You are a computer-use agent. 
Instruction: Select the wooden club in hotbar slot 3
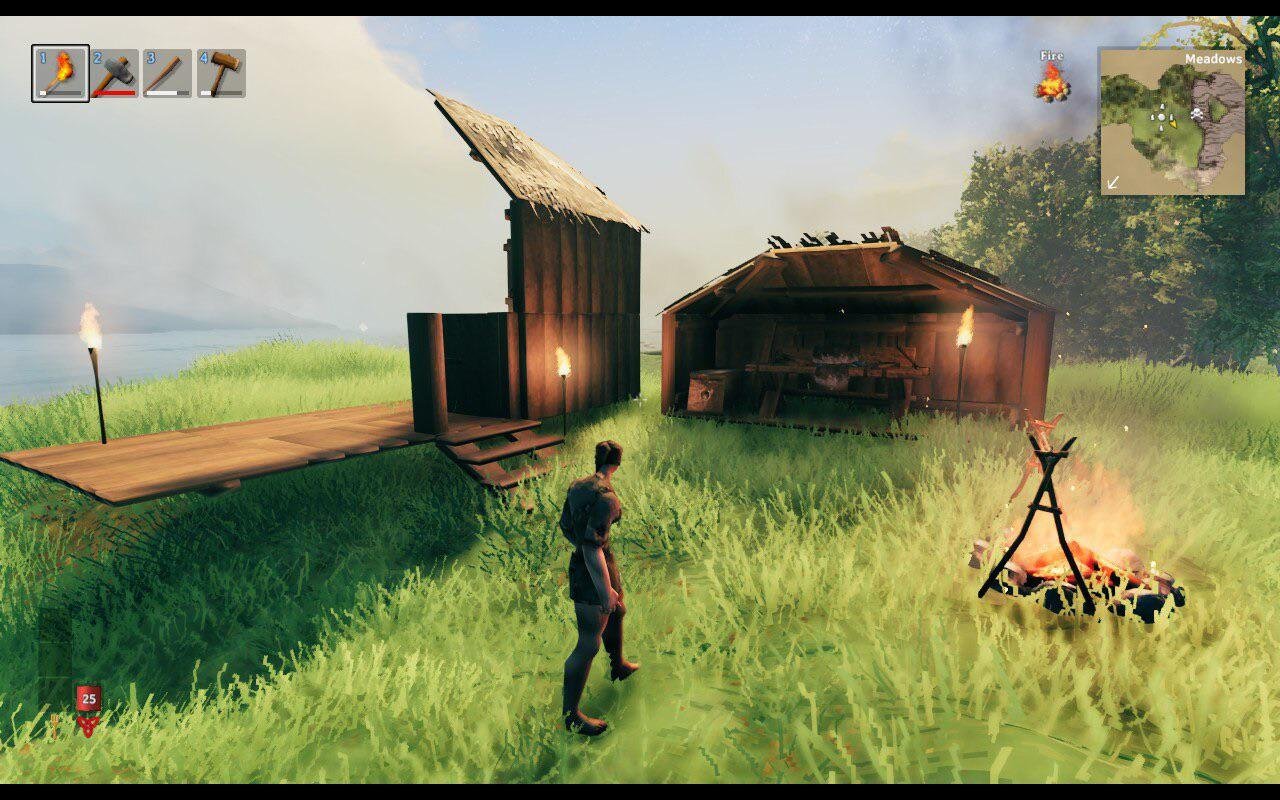tap(166, 71)
